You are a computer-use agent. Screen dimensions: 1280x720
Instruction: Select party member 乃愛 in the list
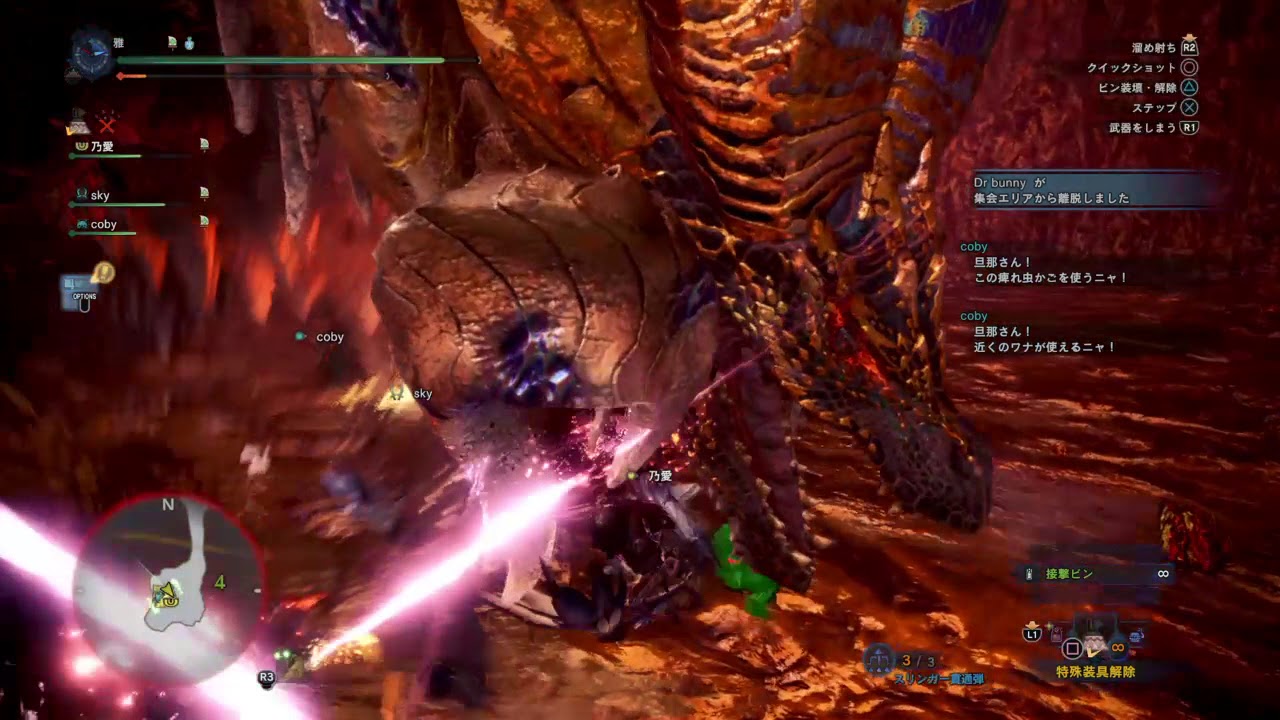[102, 147]
